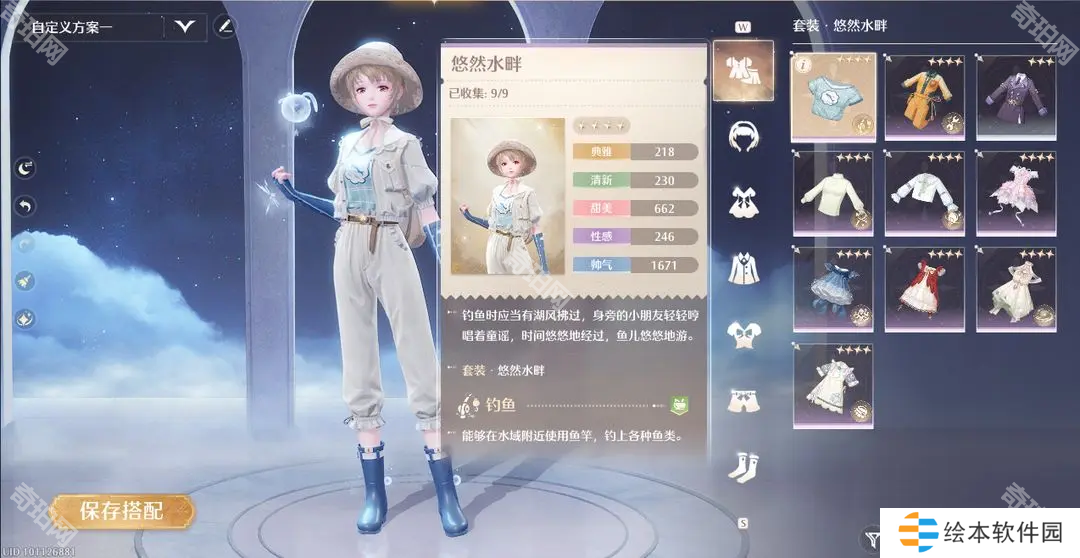Save the outfit with 保存搭配 button
This screenshot has width=1080, height=558.
point(121,511)
